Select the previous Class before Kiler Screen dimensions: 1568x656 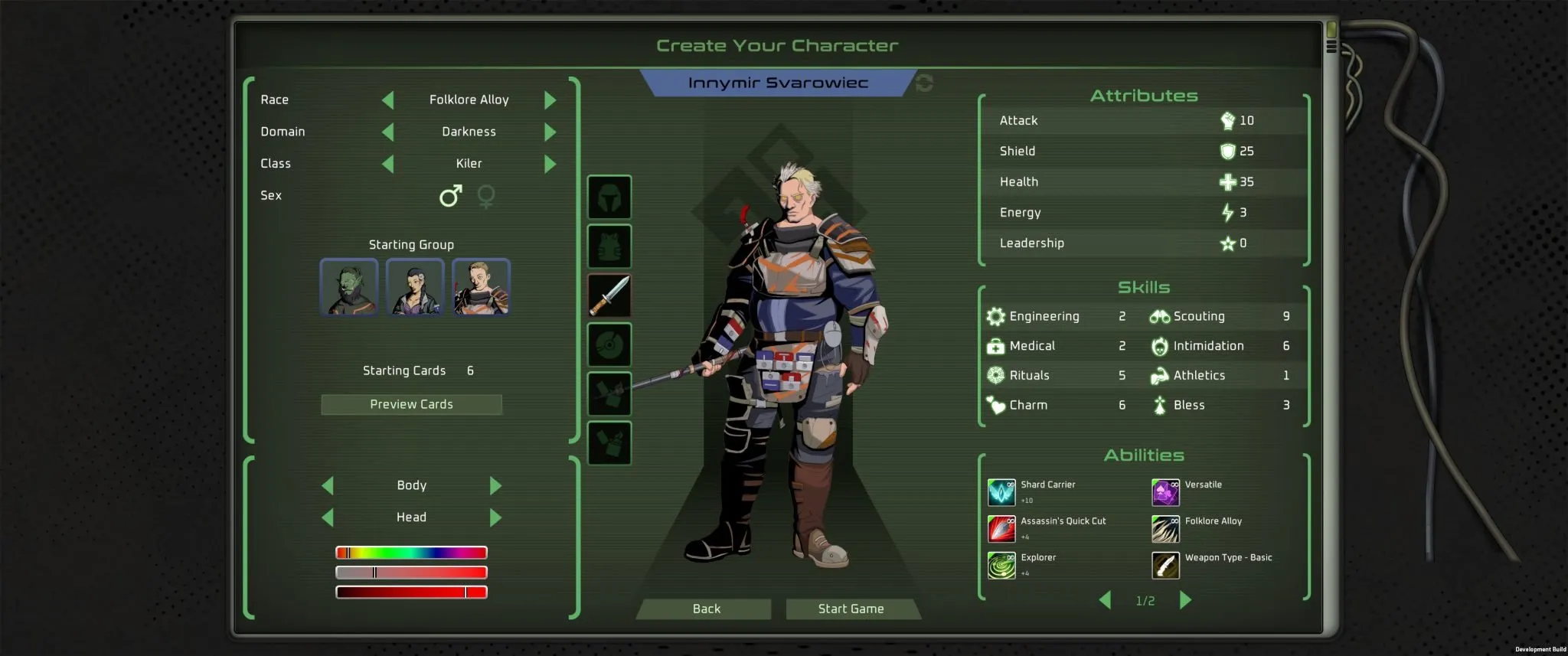click(x=388, y=164)
